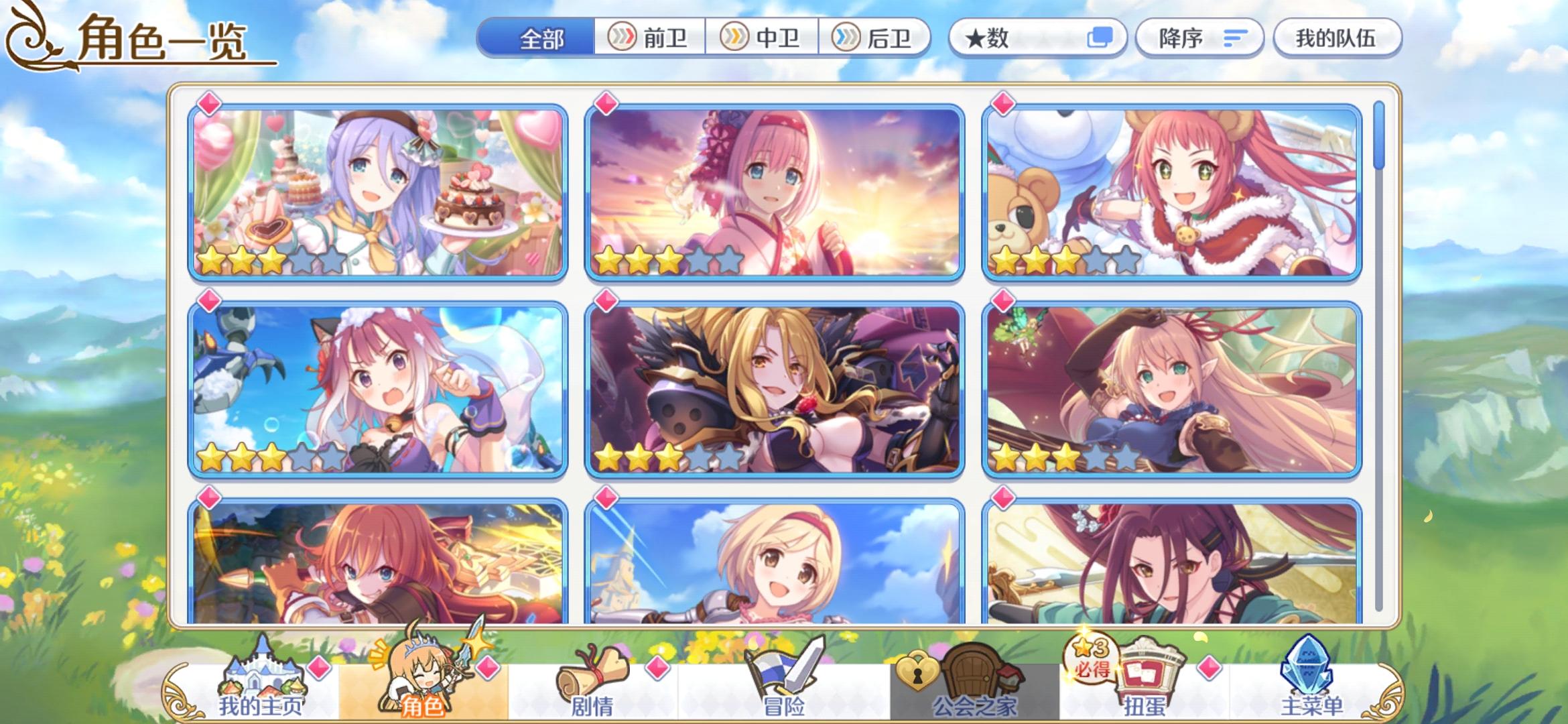Open 我的队伍 team button
The height and width of the screenshot is (724, 1568).
coord(1337,38)
